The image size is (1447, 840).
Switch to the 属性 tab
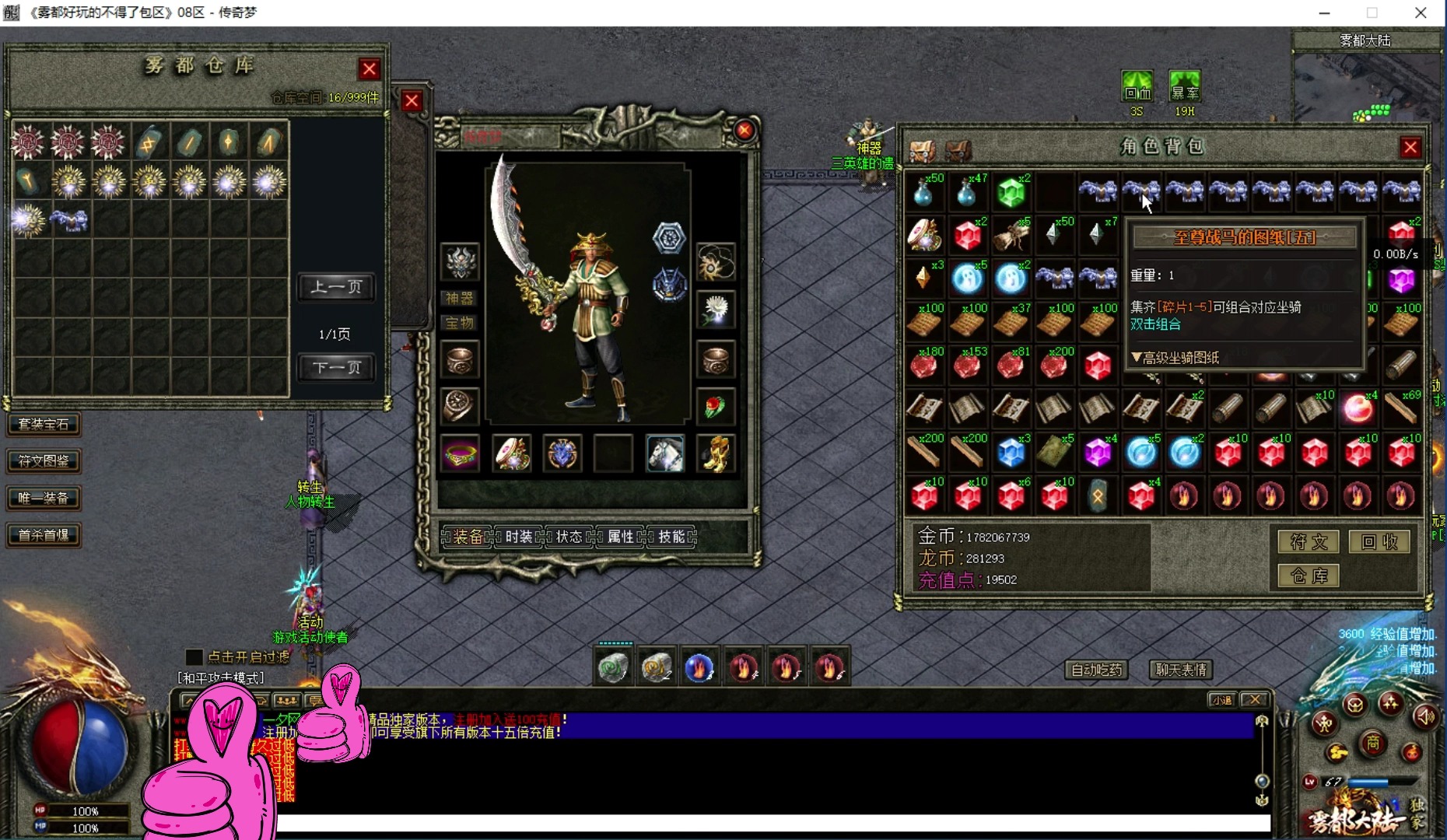click(621, 537)
